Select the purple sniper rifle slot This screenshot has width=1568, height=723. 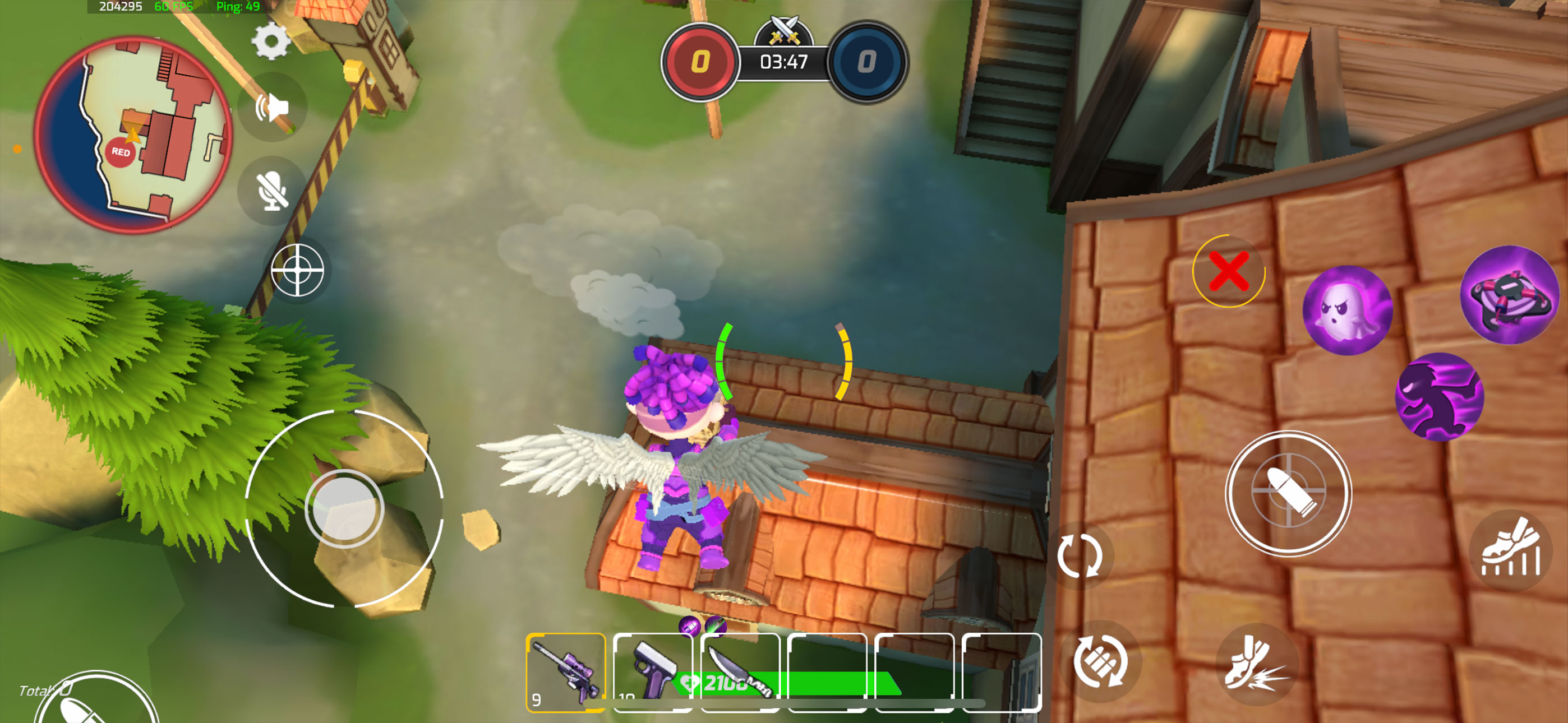[x=565, y=671]
